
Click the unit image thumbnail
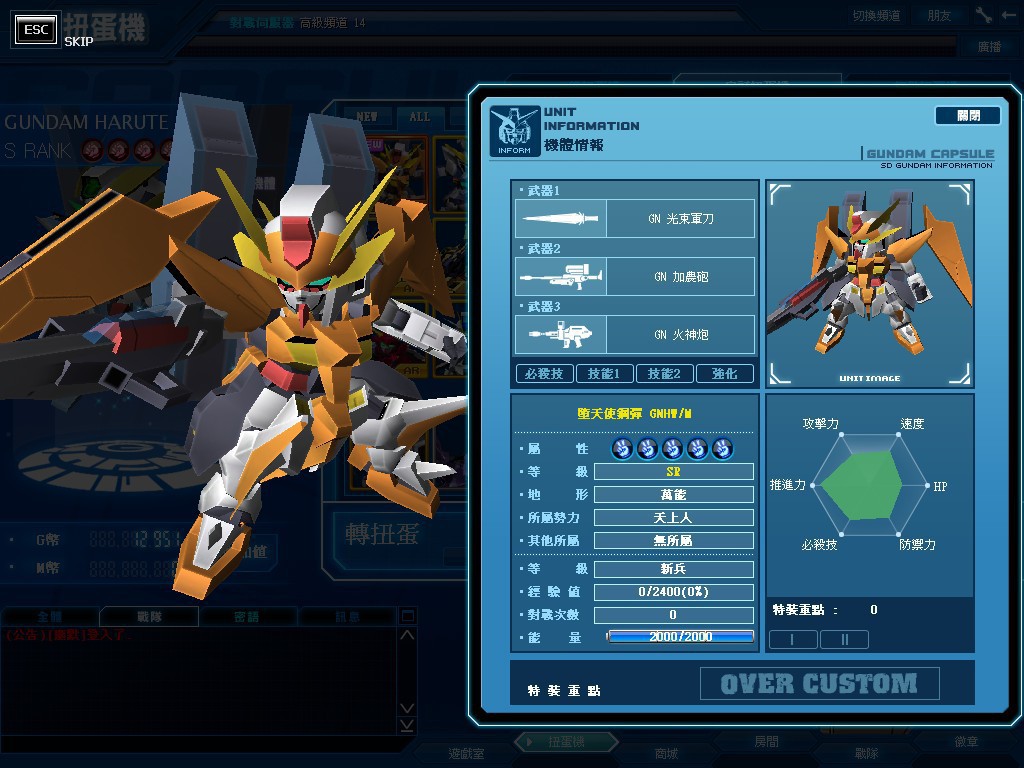tap(869, 283)
